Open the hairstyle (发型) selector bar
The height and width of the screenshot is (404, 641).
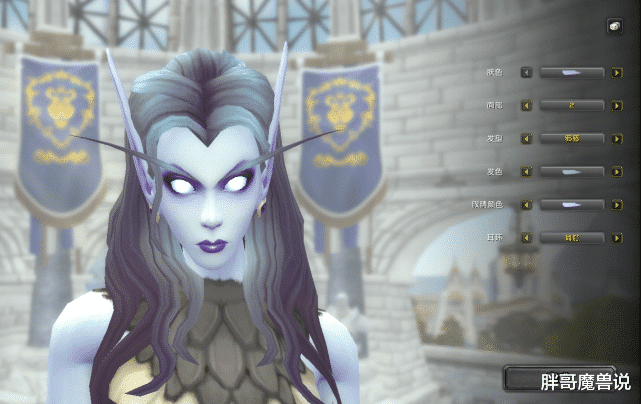point(572,138)
